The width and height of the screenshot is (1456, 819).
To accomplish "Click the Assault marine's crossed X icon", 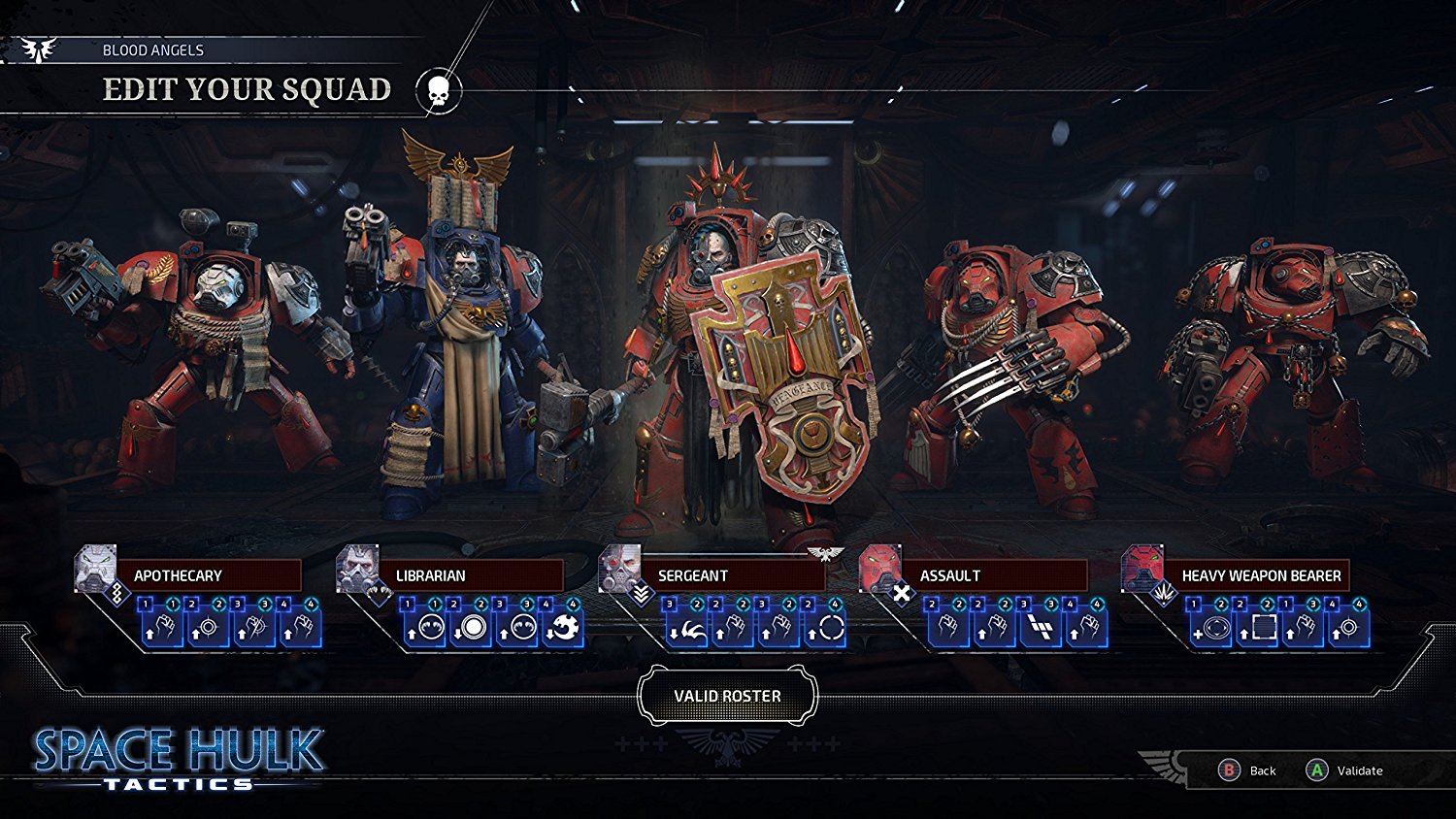I will [x=902, y=592].
